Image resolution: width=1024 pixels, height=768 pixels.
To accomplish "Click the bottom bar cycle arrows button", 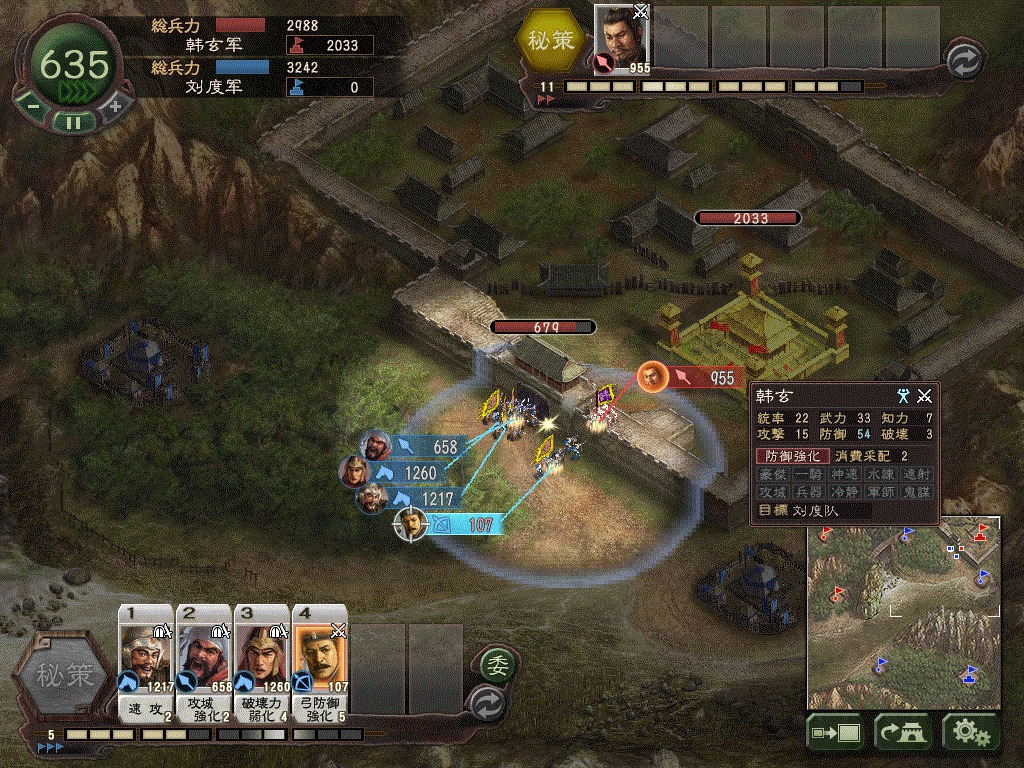I will [487, 701].
